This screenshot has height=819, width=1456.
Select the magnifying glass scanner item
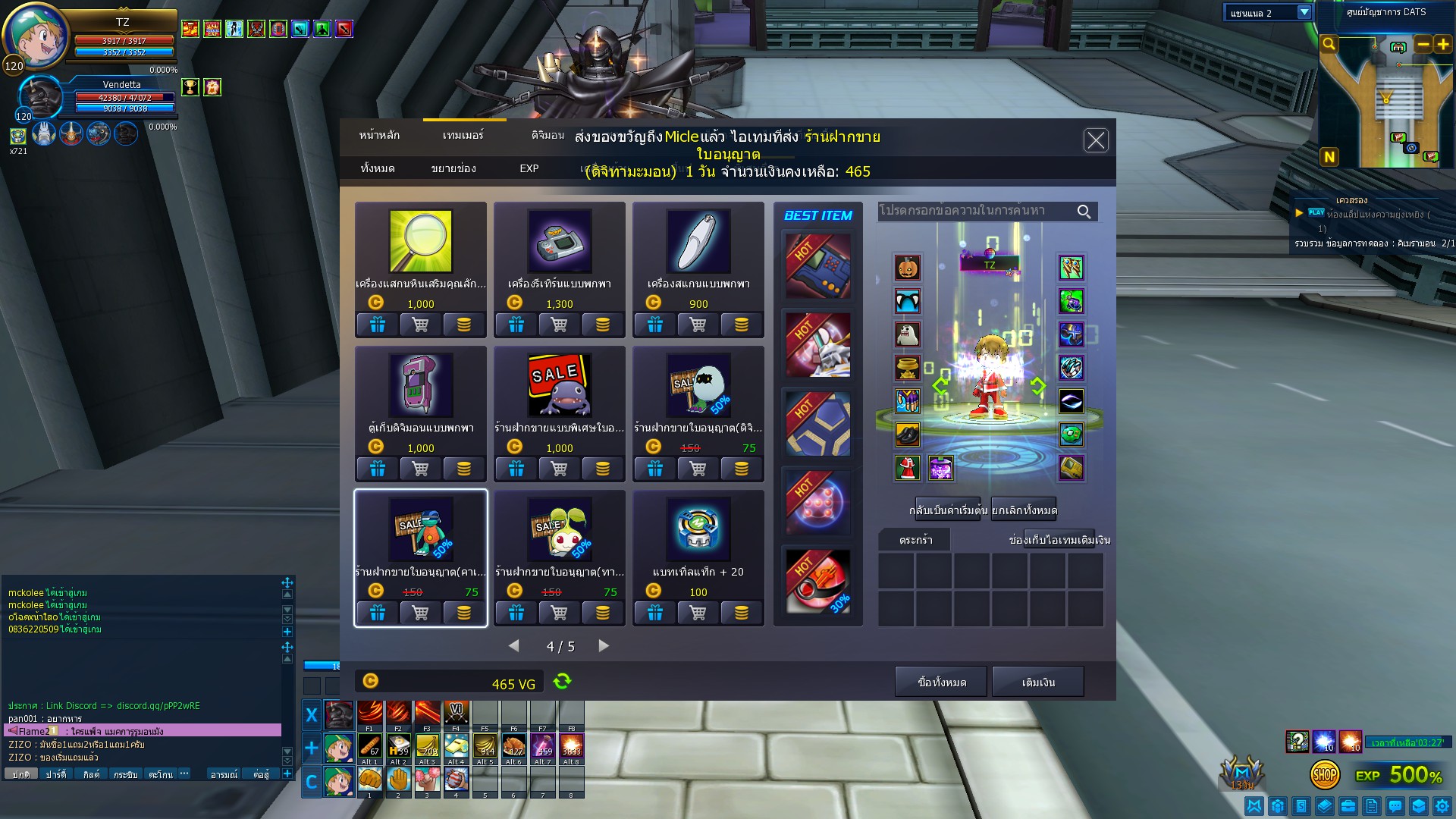pyautogui.click(x=421, y=243)
